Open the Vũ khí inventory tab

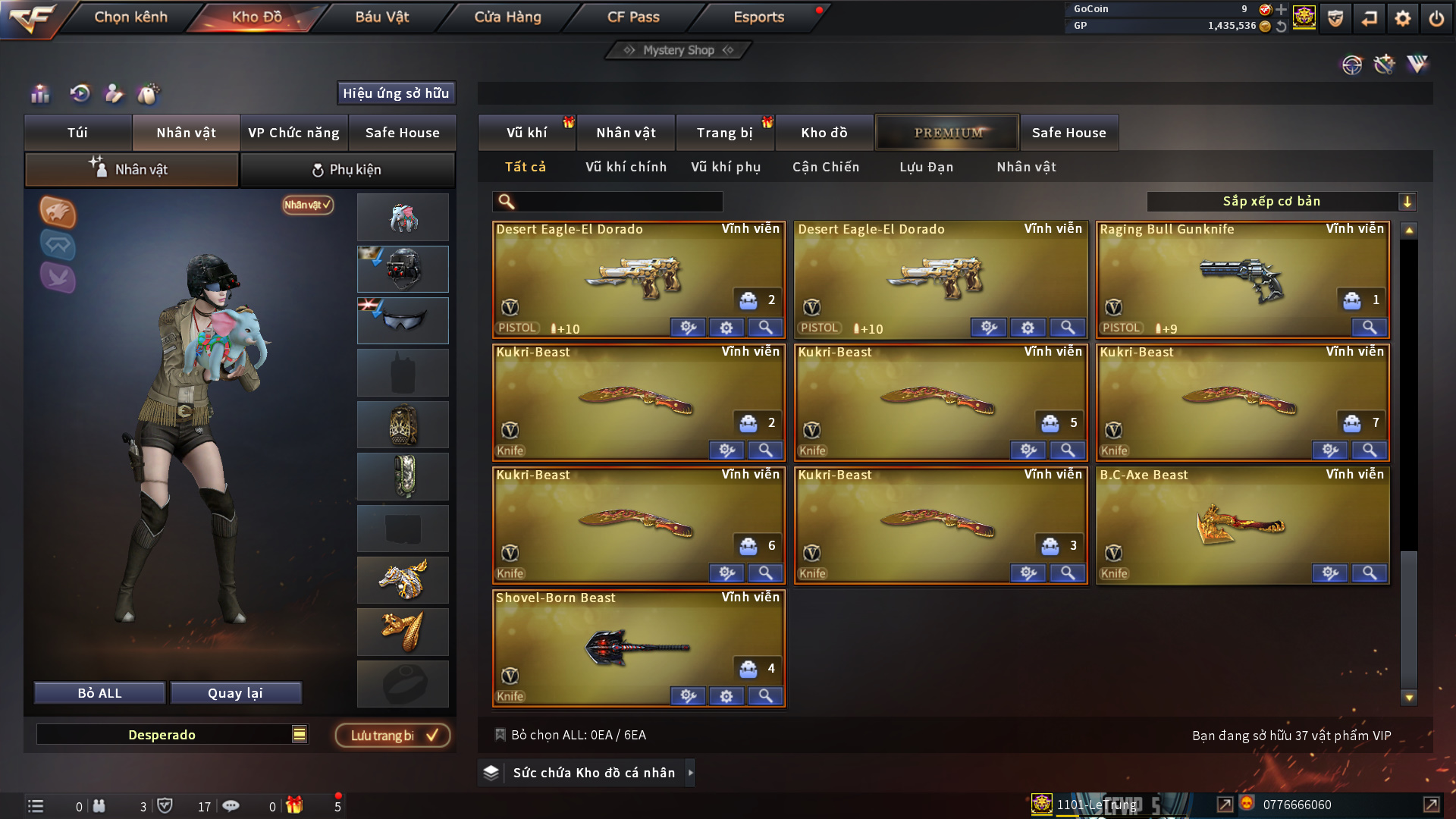[x=526, y=133]
